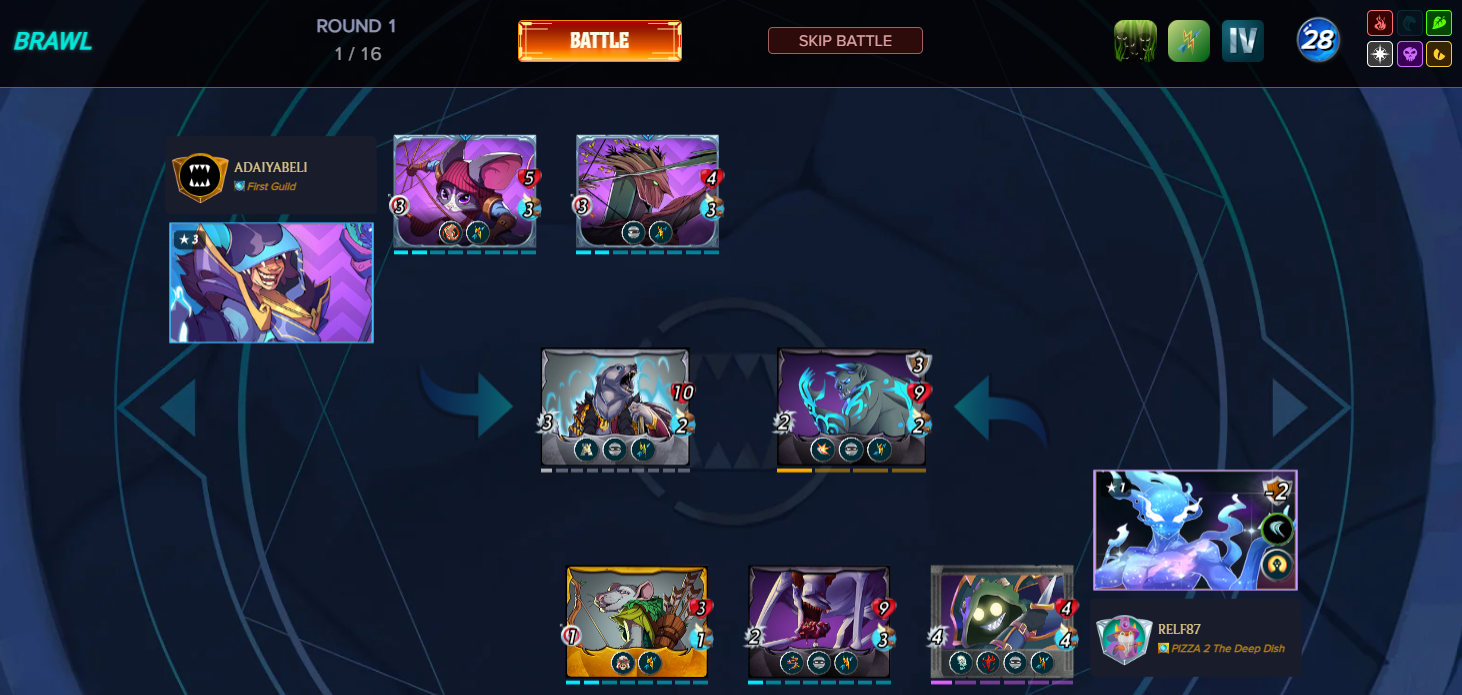This screenshot has width=1462, height=695.
Task: Pick the tree-creature archer card
Action: click(647, 191)
